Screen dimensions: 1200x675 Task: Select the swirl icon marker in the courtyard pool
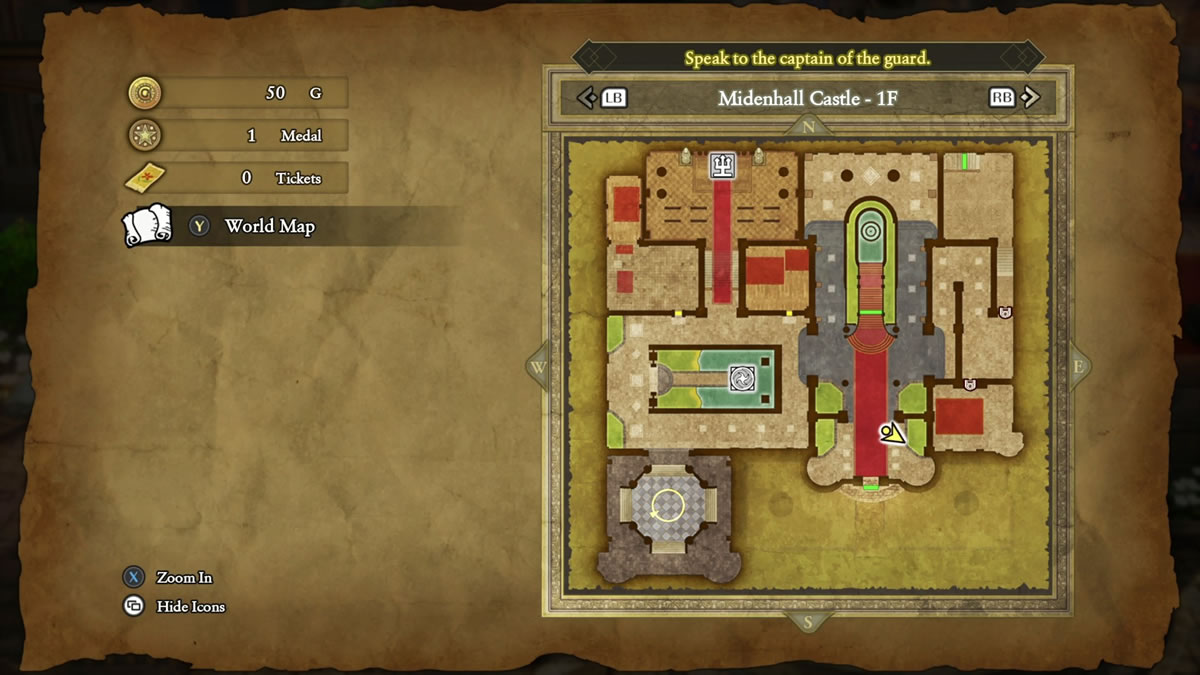[x=743, y=380]
